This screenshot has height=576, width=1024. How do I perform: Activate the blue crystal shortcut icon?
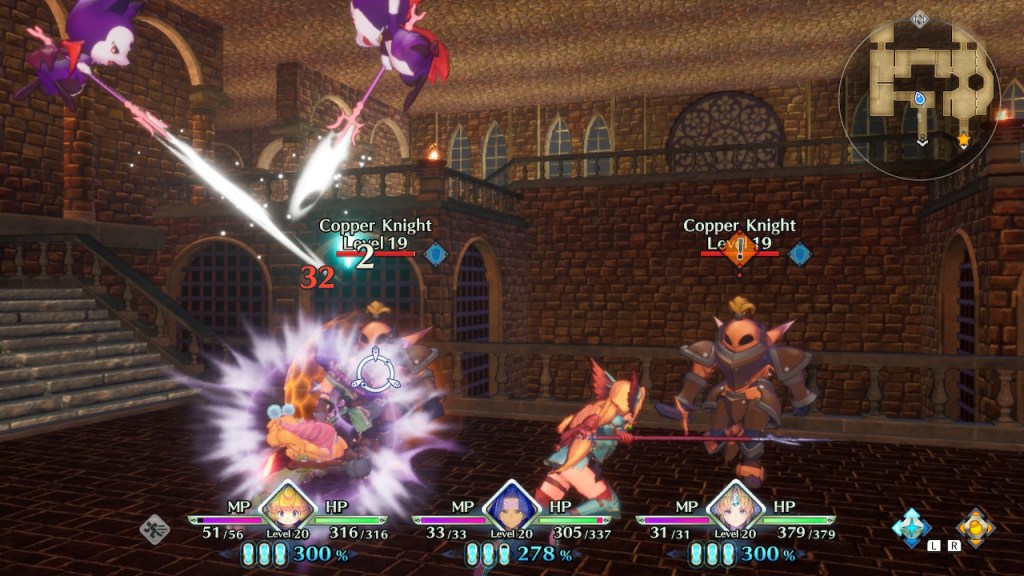pyautogui.click(x=912, y=527)
